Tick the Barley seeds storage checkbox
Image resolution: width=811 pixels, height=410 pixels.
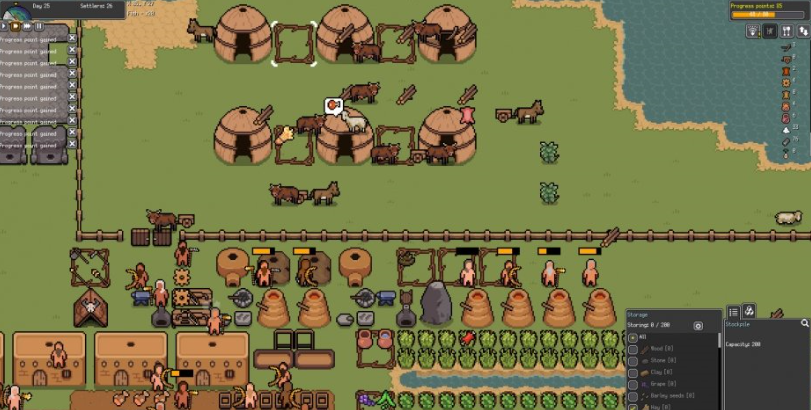[632, 395]
